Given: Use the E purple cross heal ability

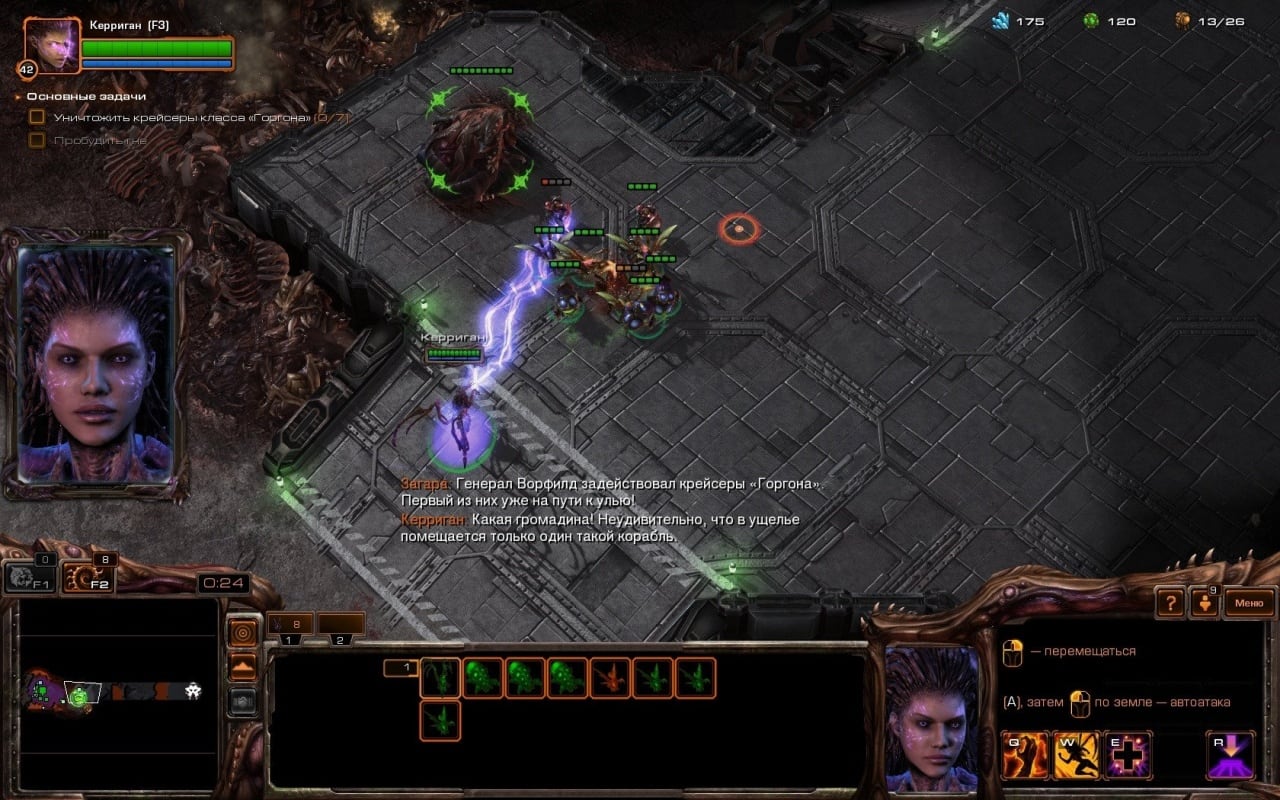Looking at the screenshot, I should [1128, 755].
